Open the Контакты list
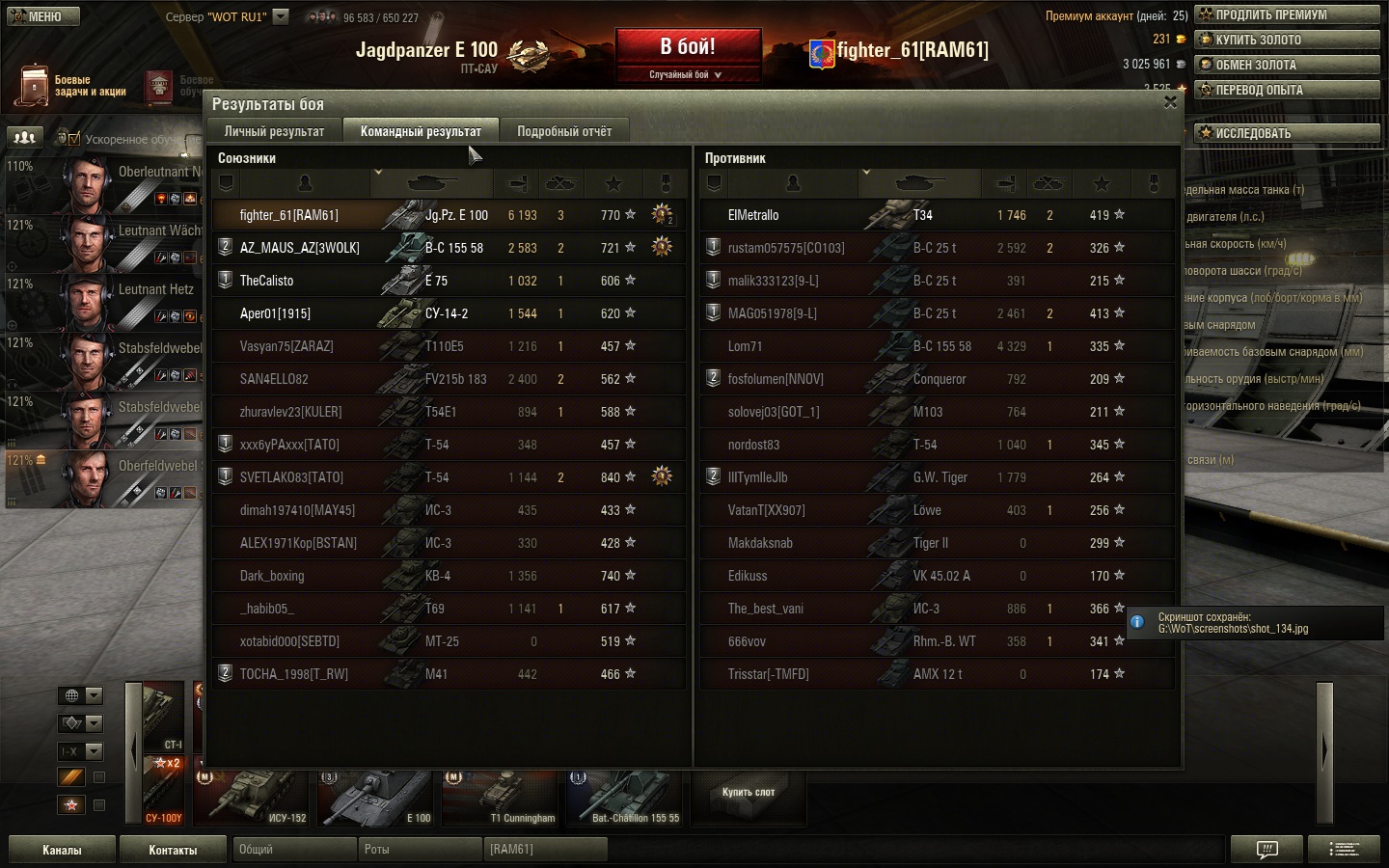 (x=173, y=850)
